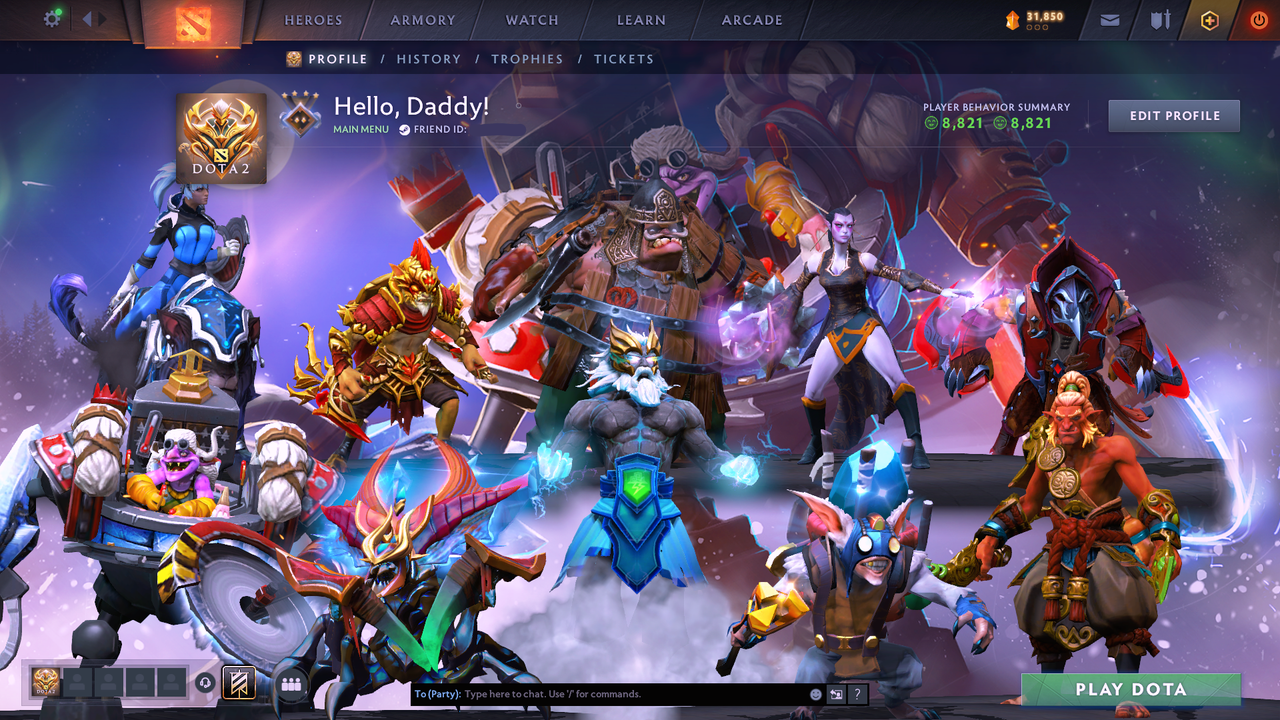The height and width of the screenshot is (720, 1280).
Task: Switch to the Heroes tab
Action: coord(312,19)
